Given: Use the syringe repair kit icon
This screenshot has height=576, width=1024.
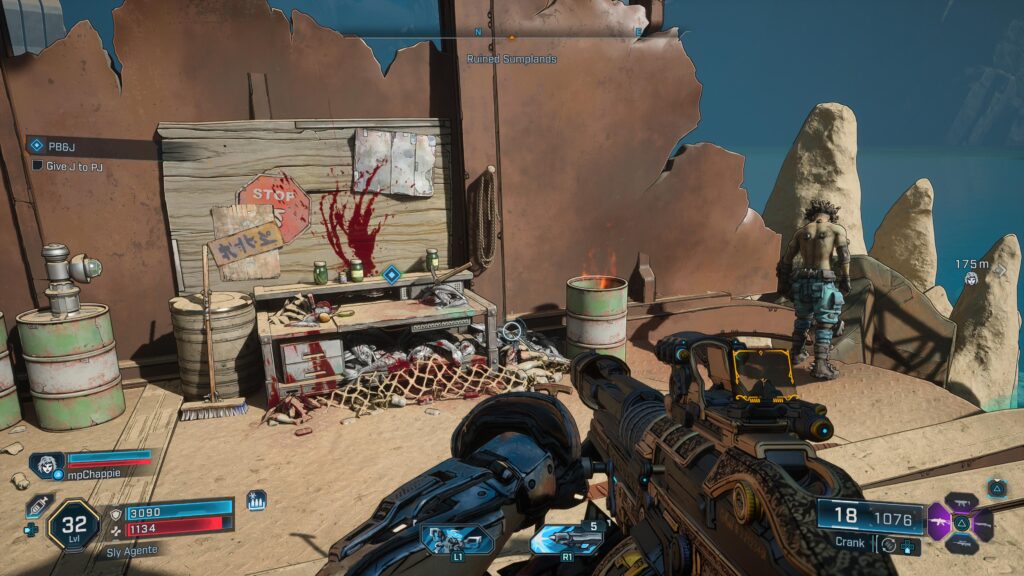Looking at the screenshot, I should (38, 506).
